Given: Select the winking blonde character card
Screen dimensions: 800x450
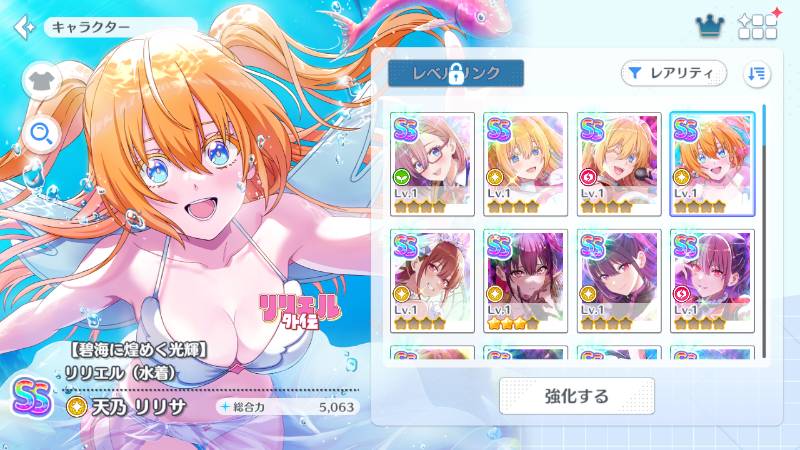Looking at the screenshot, I should click(619, 158).
